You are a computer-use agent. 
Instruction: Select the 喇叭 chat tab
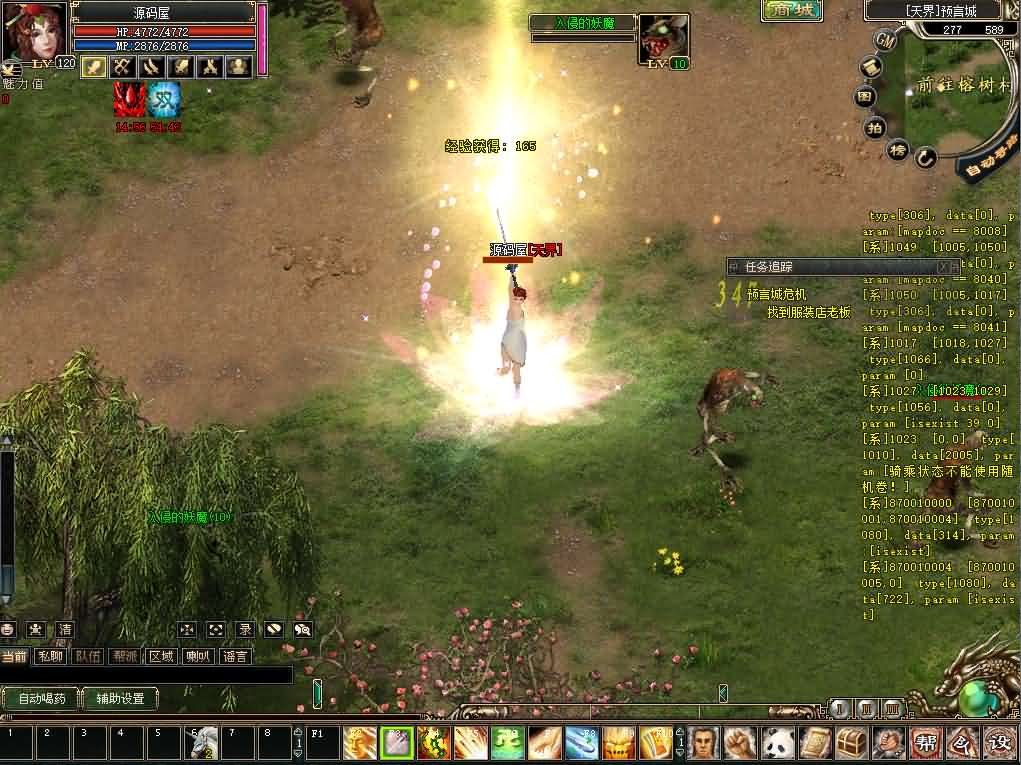click(x=199, y=656)
